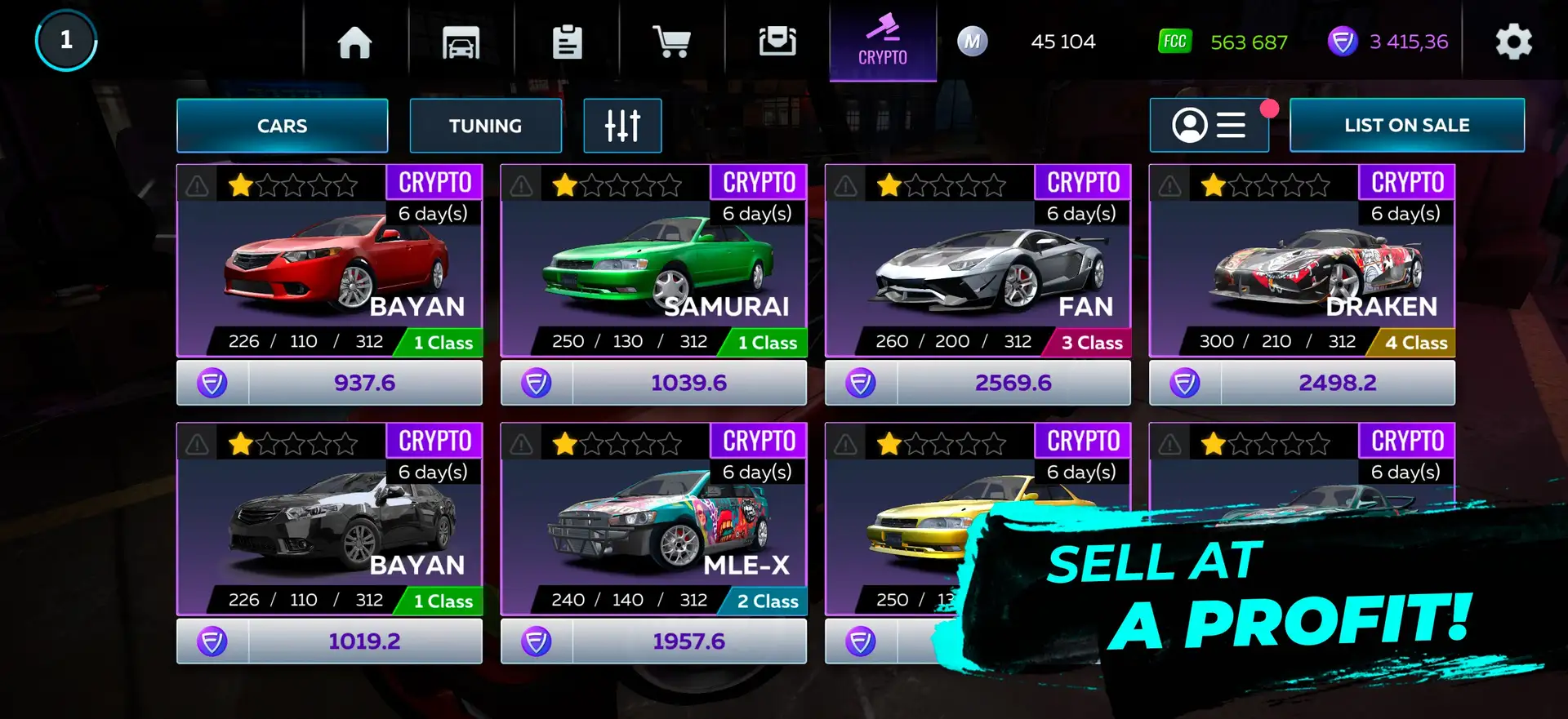
Task: Click the List On Sale button
Action: pyautogui.click(x=1406, y=126)
